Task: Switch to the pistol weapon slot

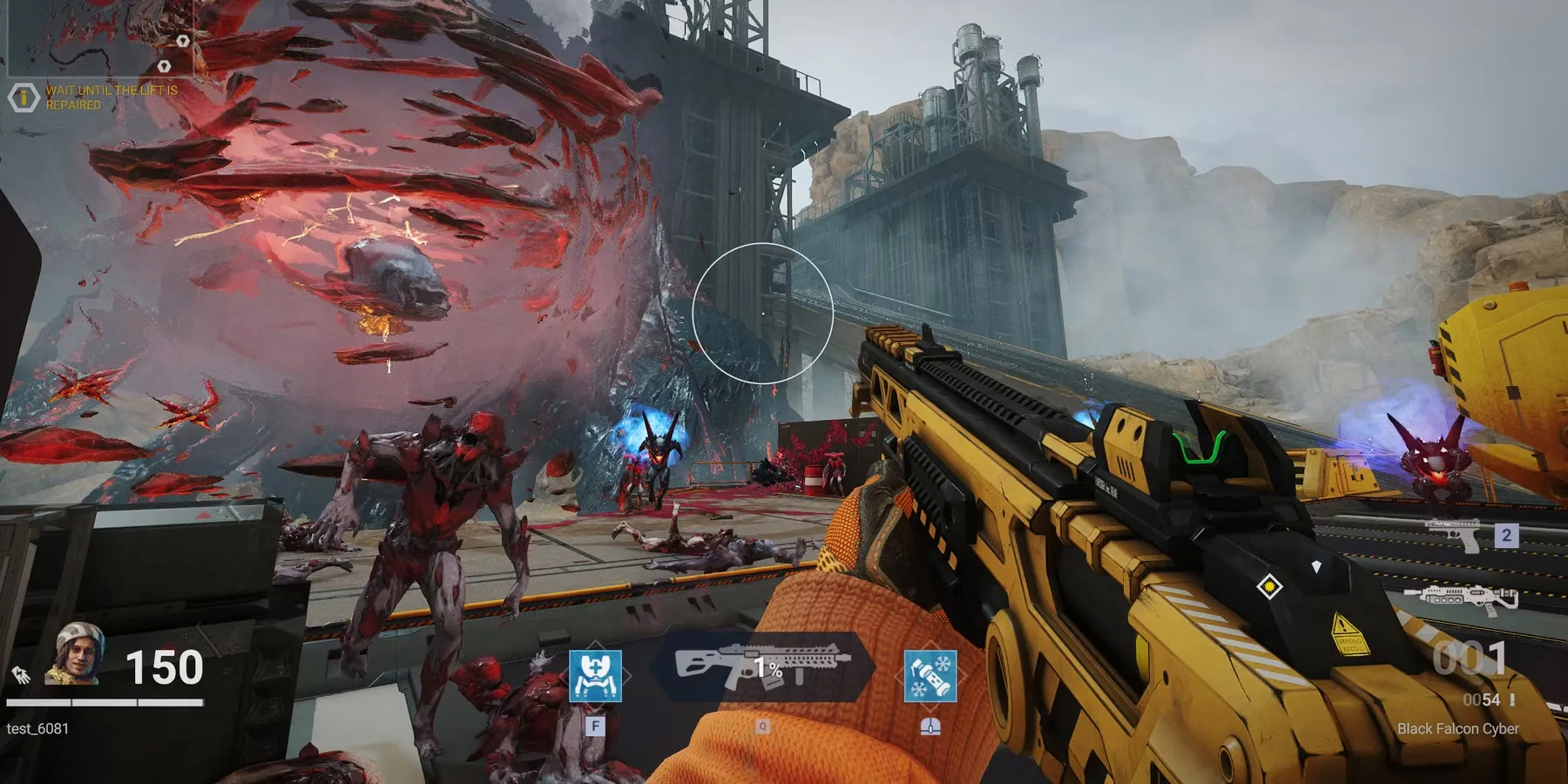Action: coord(1455,535)
